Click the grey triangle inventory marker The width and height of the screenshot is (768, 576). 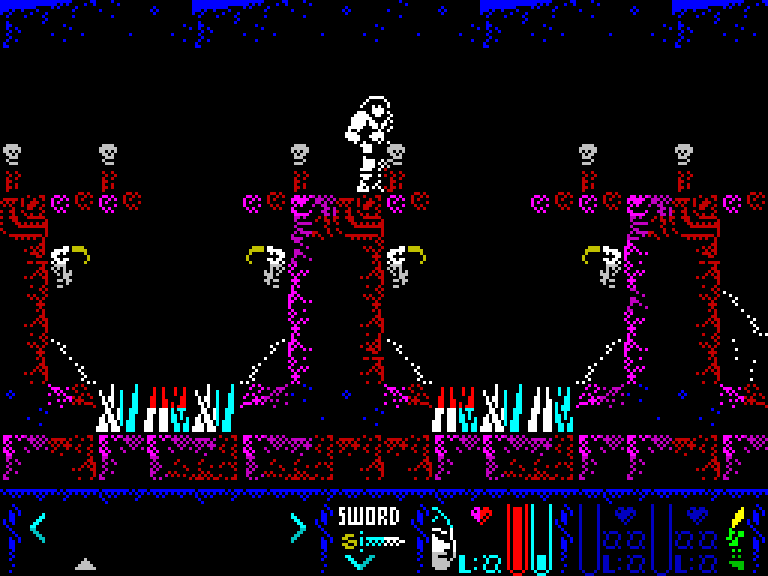point(86,564)
